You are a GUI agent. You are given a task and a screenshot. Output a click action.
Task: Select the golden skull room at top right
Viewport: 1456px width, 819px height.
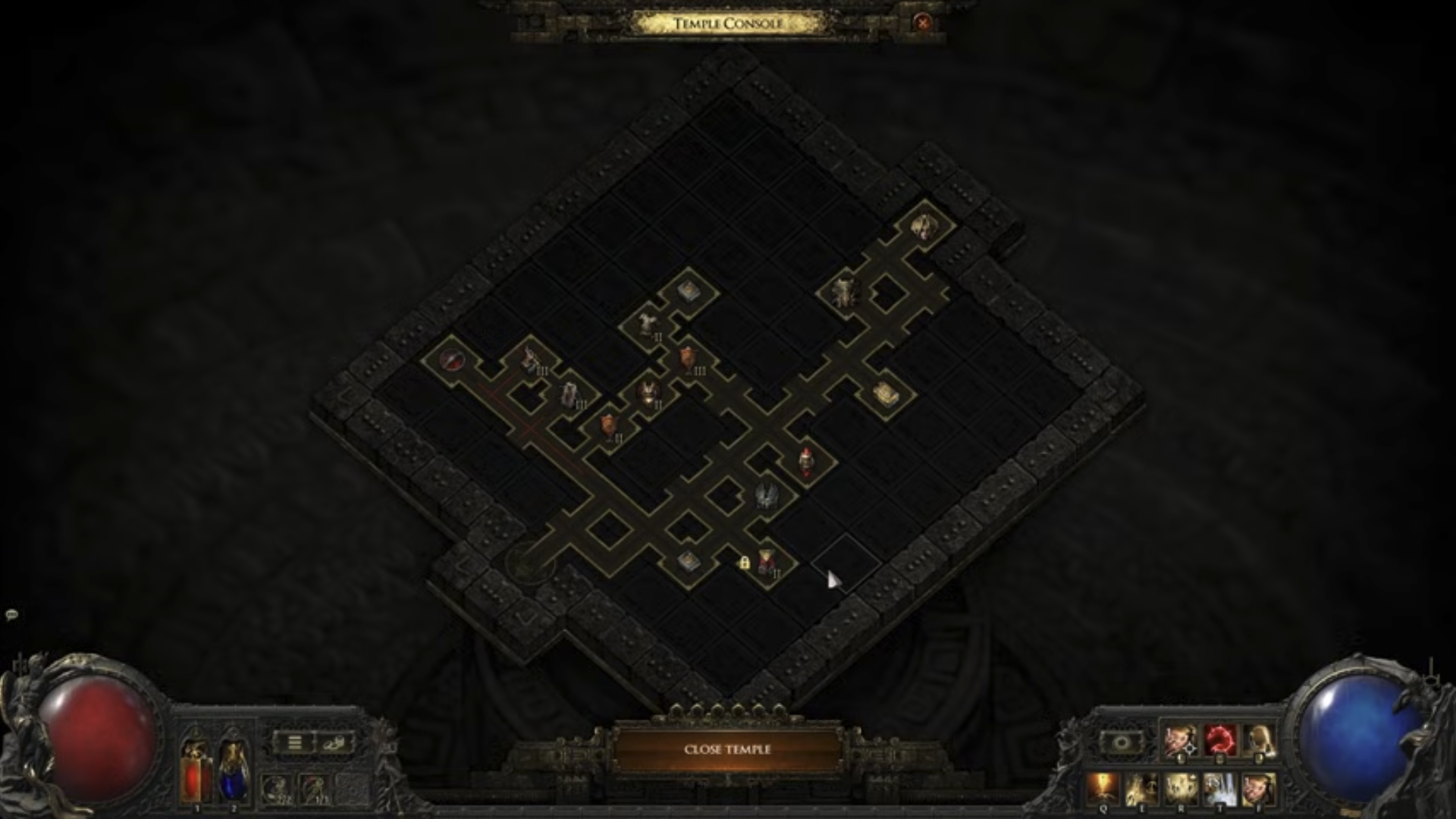(x=924, y=225)
